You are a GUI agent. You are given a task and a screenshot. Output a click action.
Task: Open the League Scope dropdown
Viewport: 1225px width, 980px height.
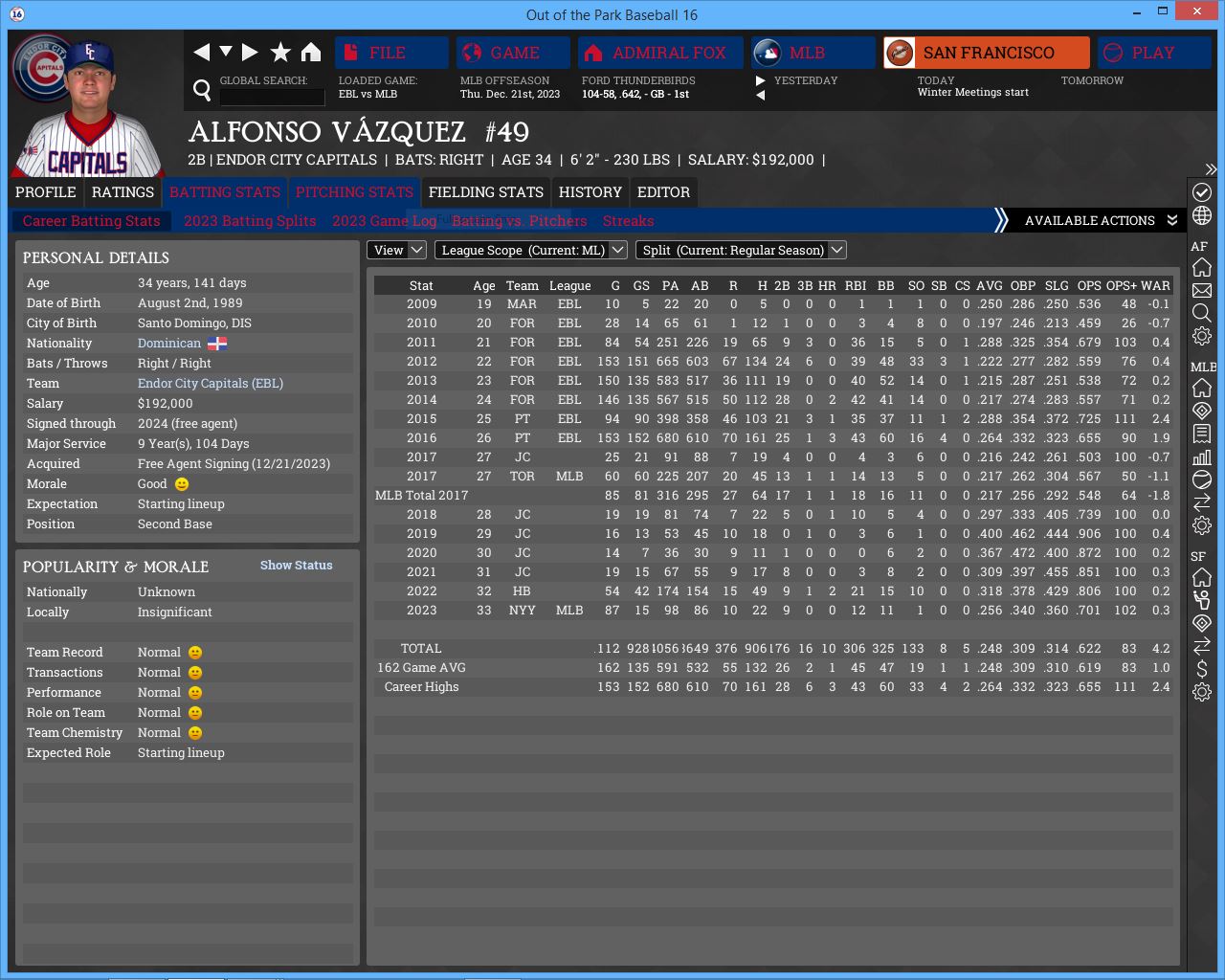tap(531, 250)
